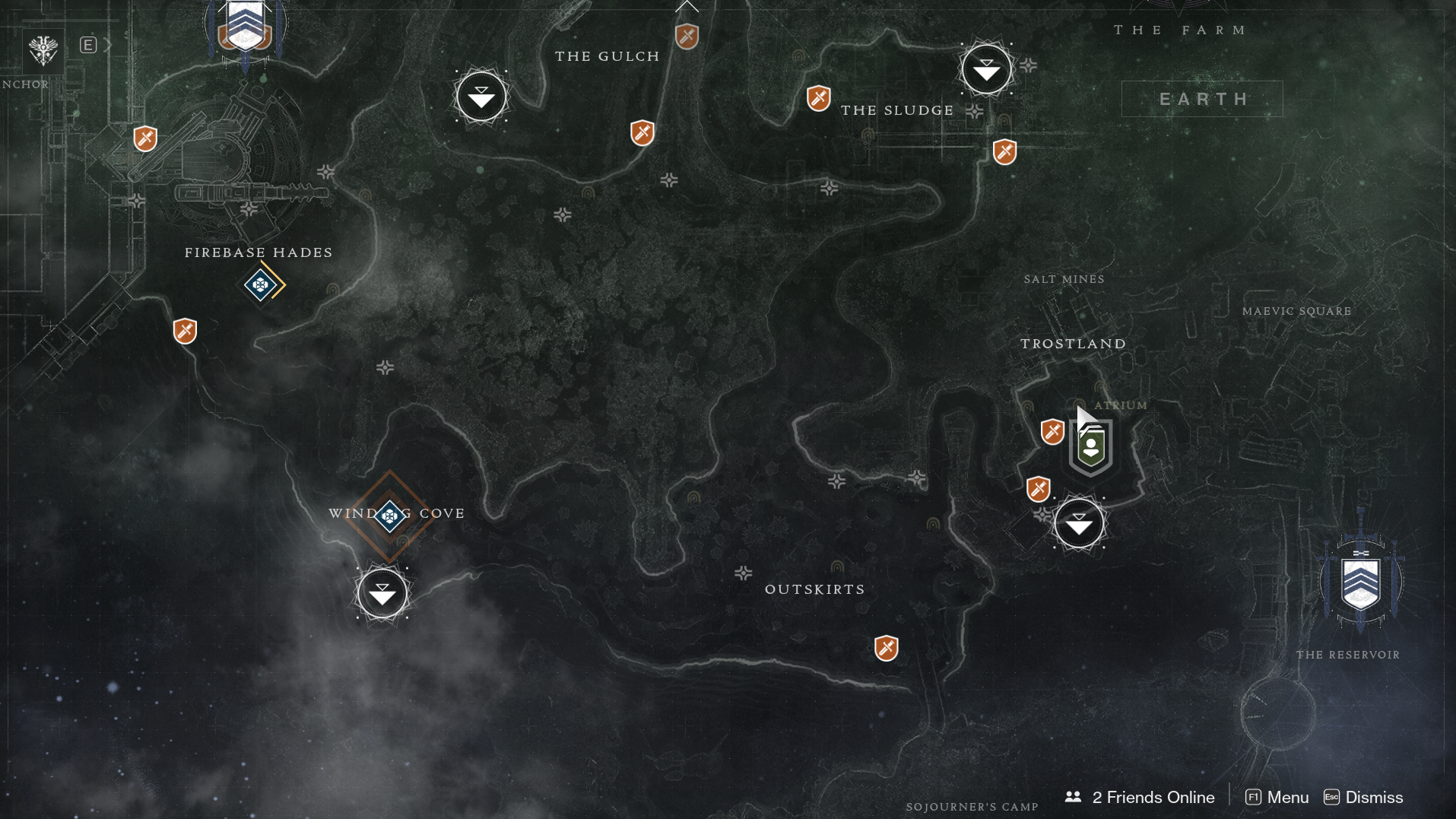
Task: Select the Winding Cove public event diamond
Action: [390, 516]
